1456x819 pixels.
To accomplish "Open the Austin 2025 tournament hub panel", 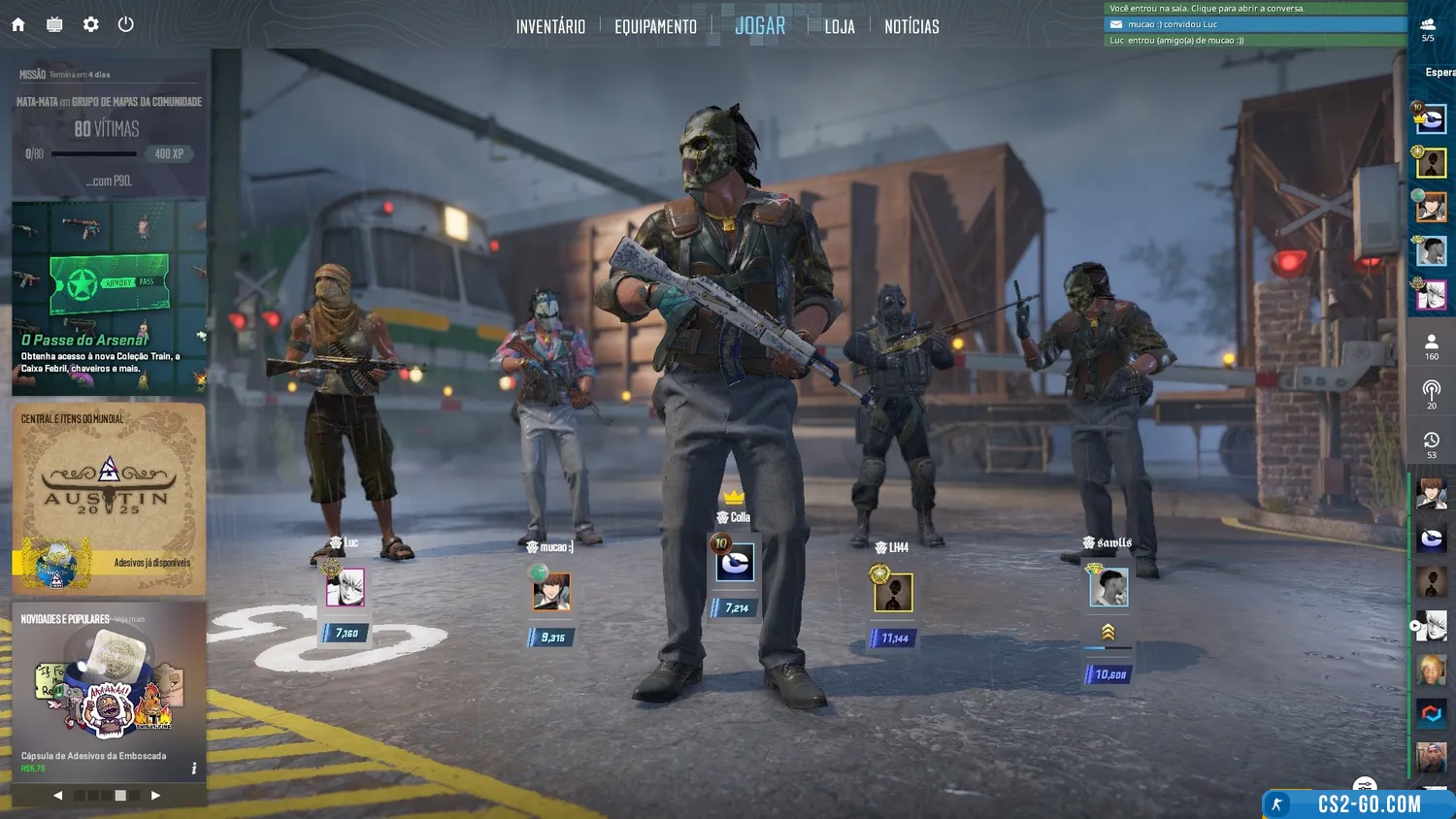I will point(109,498).
